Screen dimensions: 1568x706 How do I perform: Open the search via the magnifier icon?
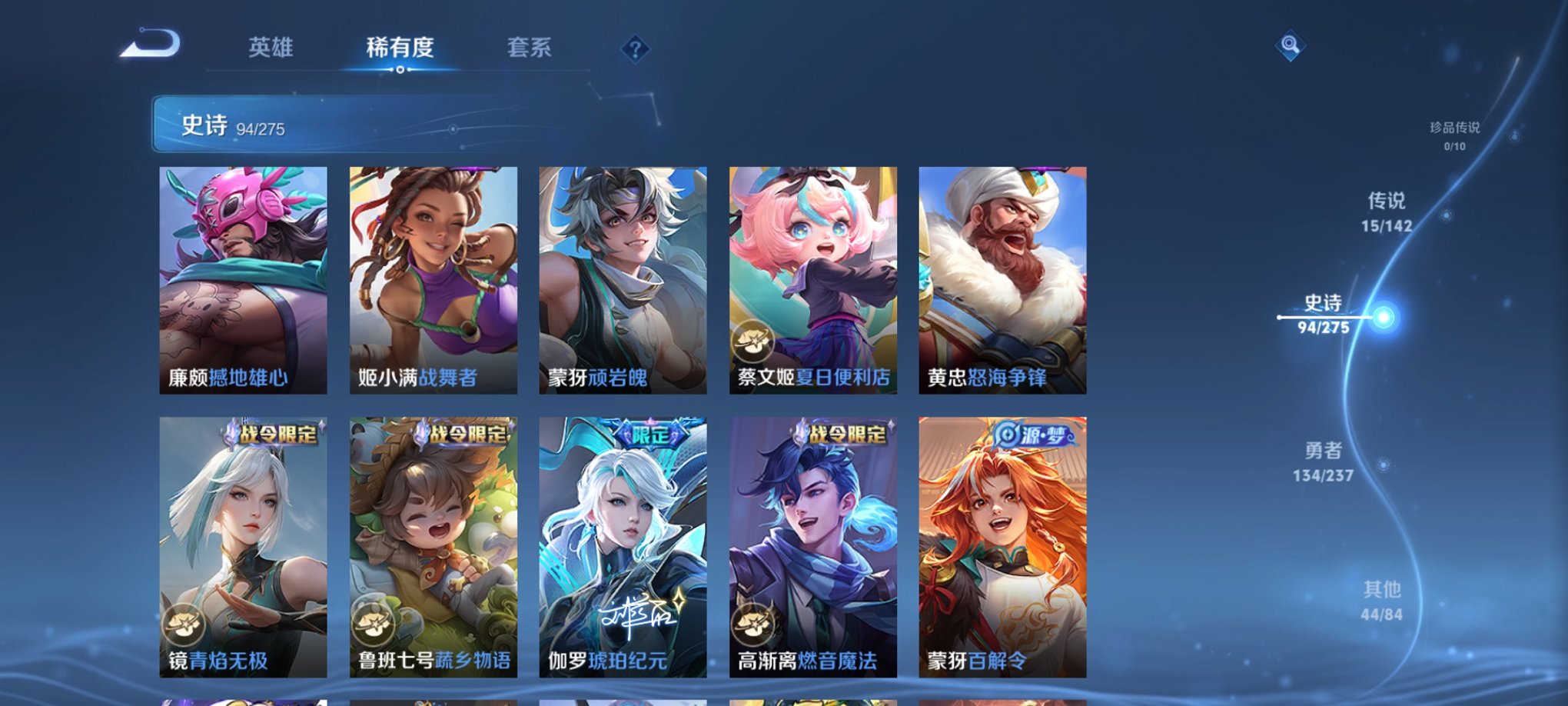(1291, 46)
